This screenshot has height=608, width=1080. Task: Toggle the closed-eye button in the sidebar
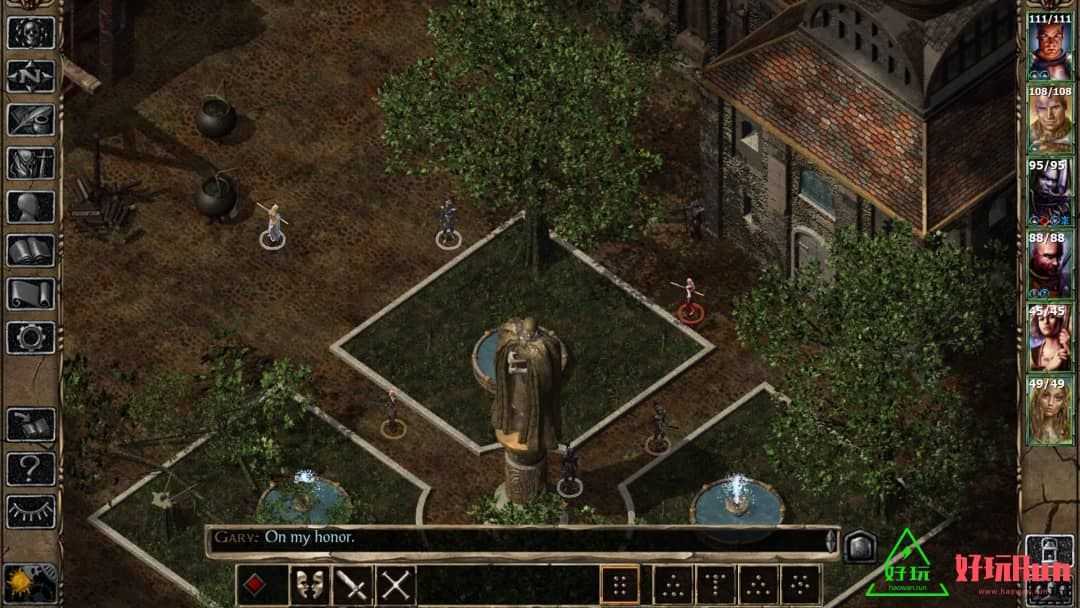click(31, 511)
